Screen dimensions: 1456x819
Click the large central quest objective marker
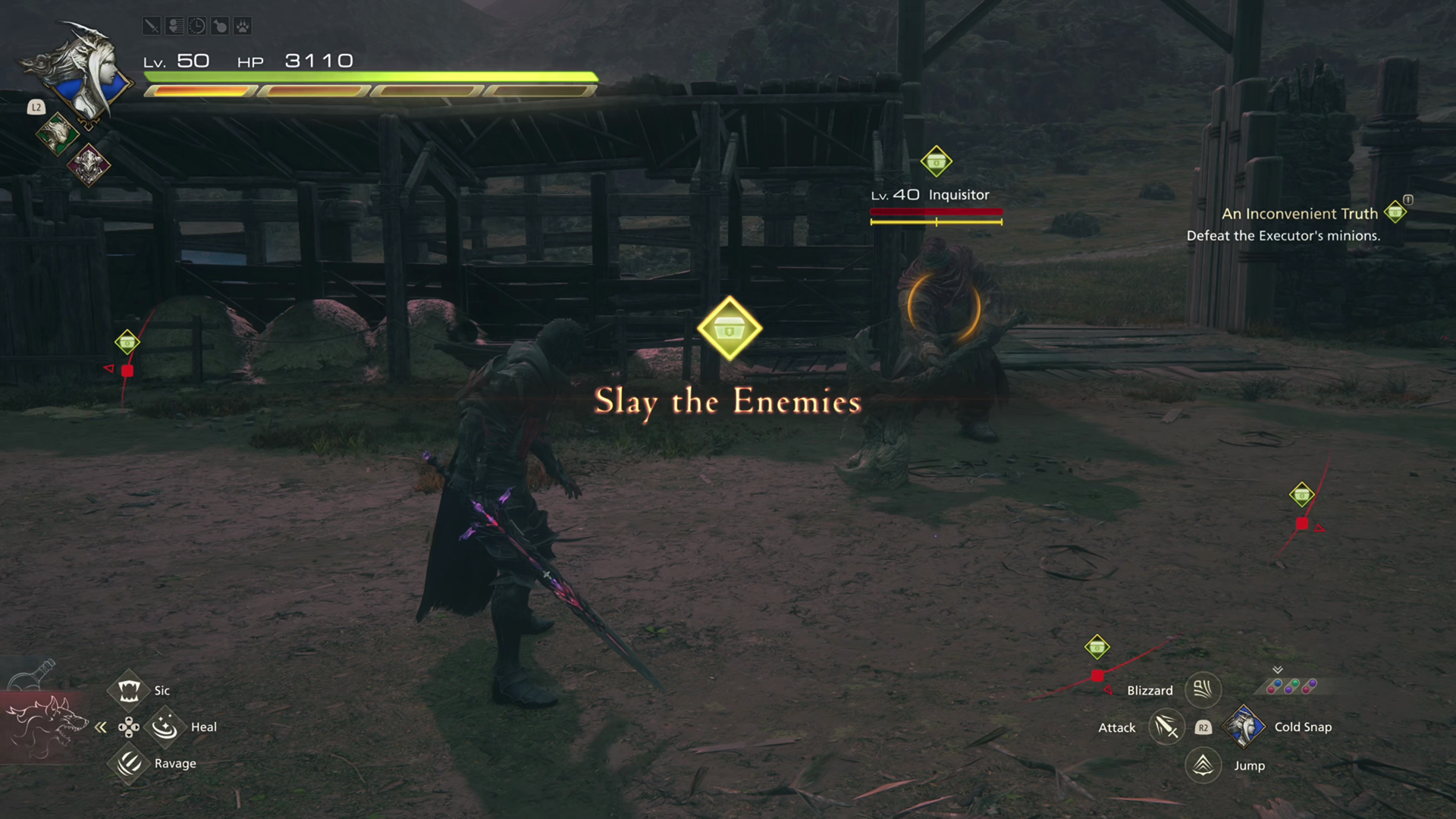729,328
